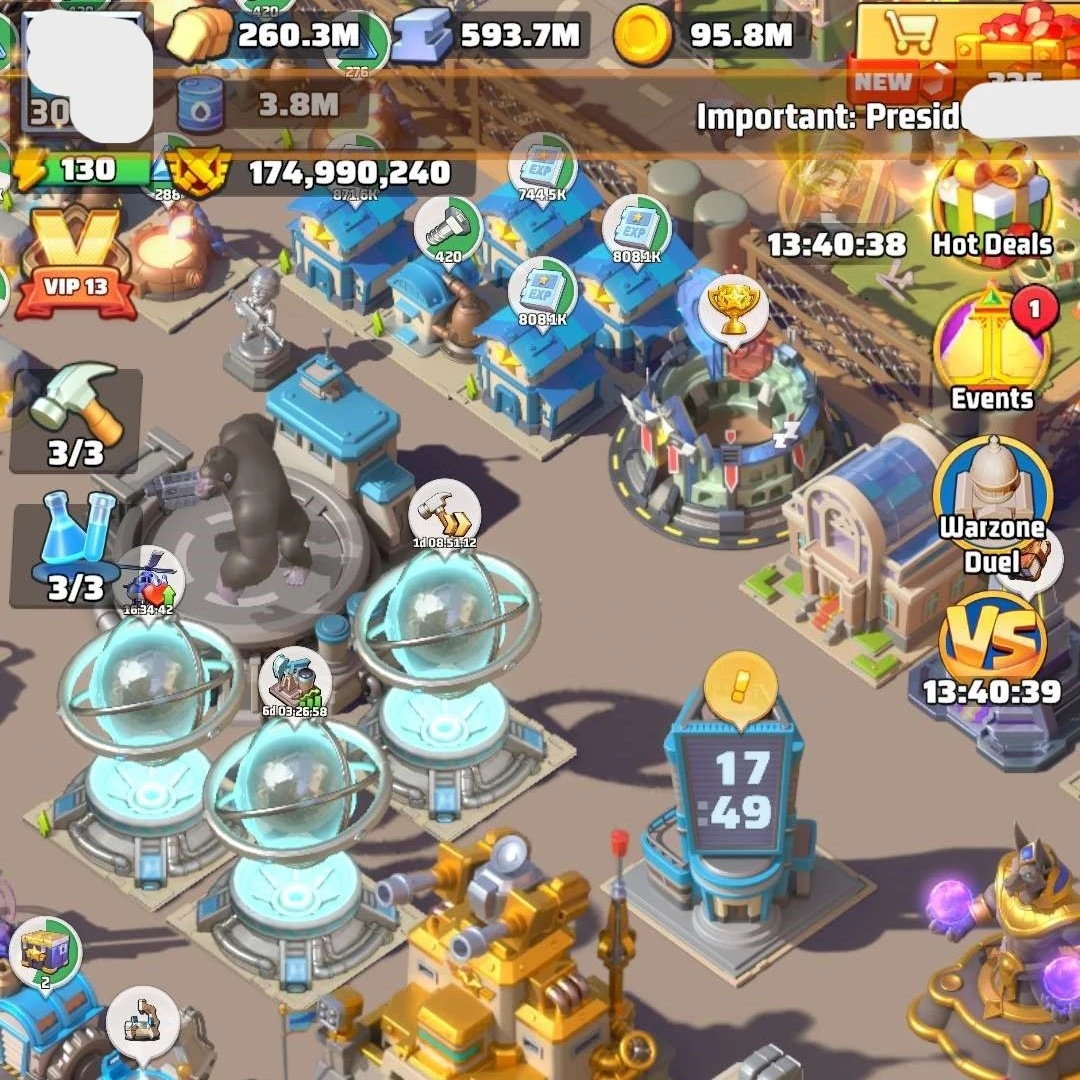Open the hammer build queue showing 3/3

77,418
